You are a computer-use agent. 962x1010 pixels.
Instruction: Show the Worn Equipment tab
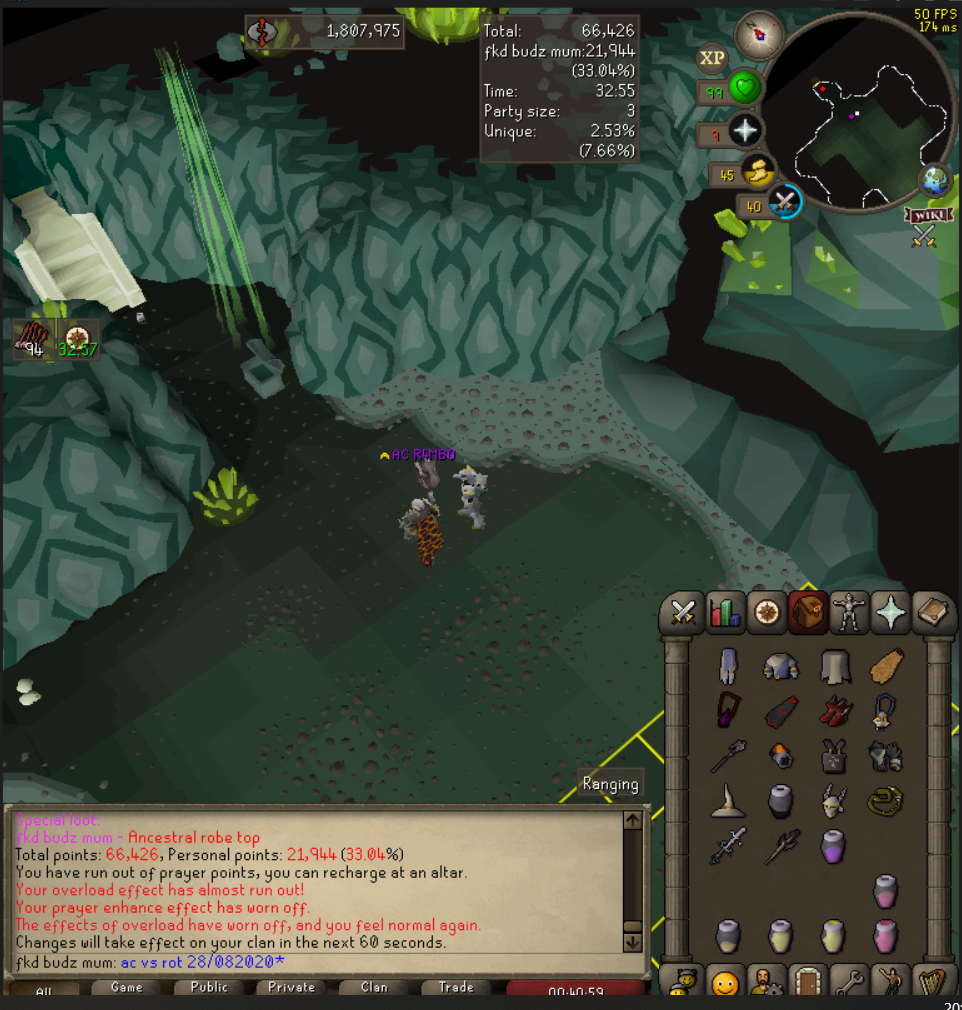click(x=848, y=612)
